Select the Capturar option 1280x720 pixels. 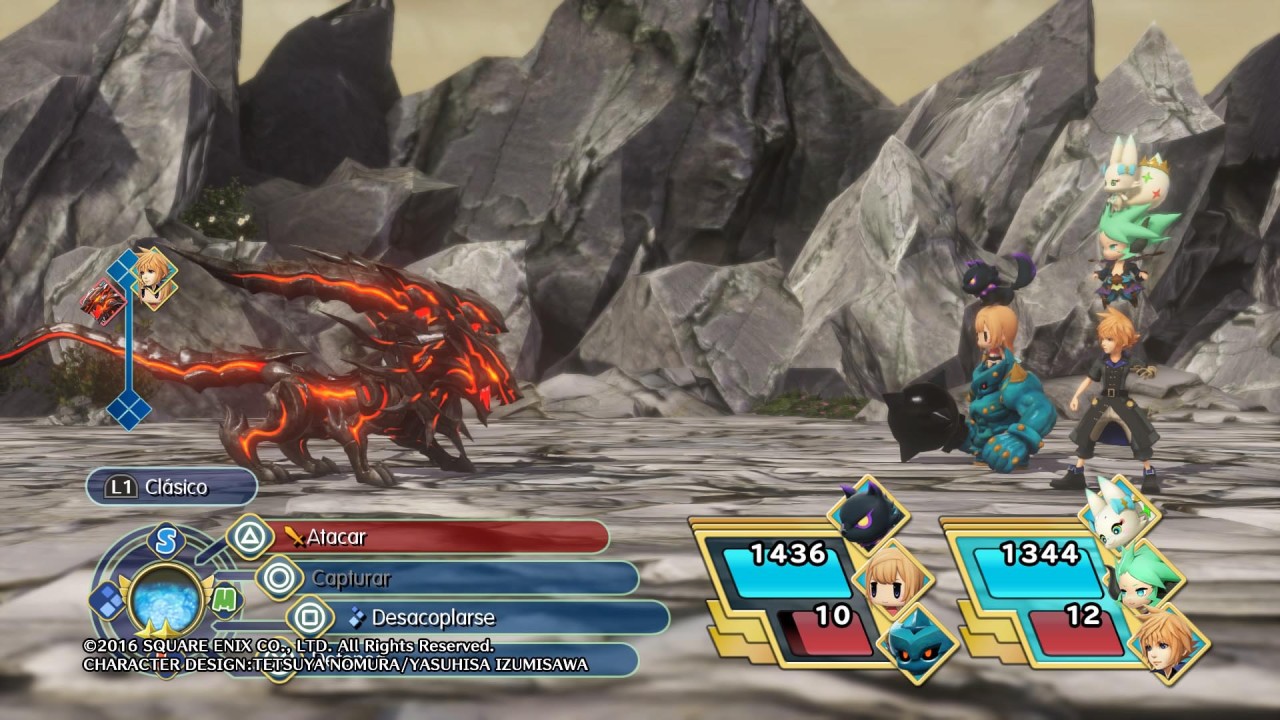[450, 578]
